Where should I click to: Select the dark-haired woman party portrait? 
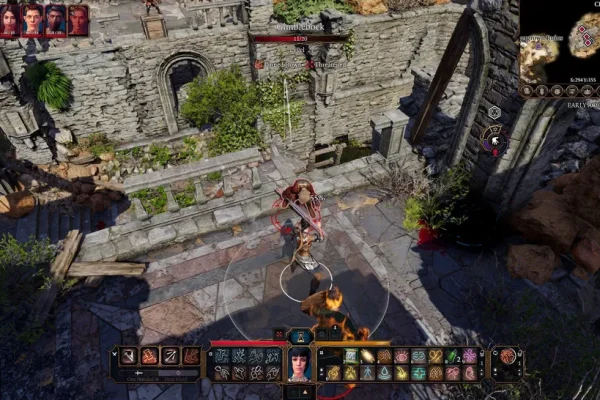pyautogui.click(x=11, y=20)
